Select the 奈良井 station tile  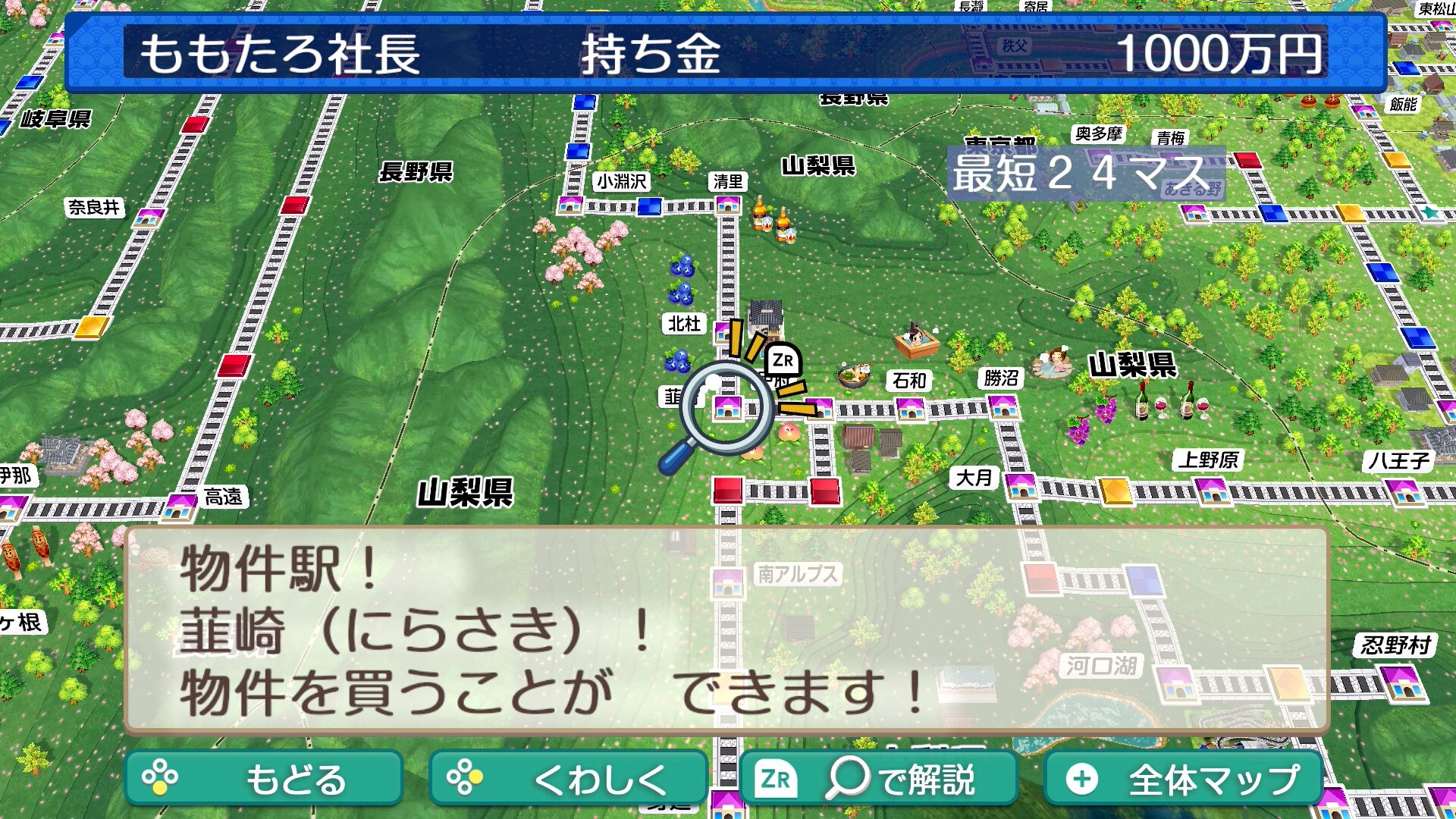(x=149, y=218)
